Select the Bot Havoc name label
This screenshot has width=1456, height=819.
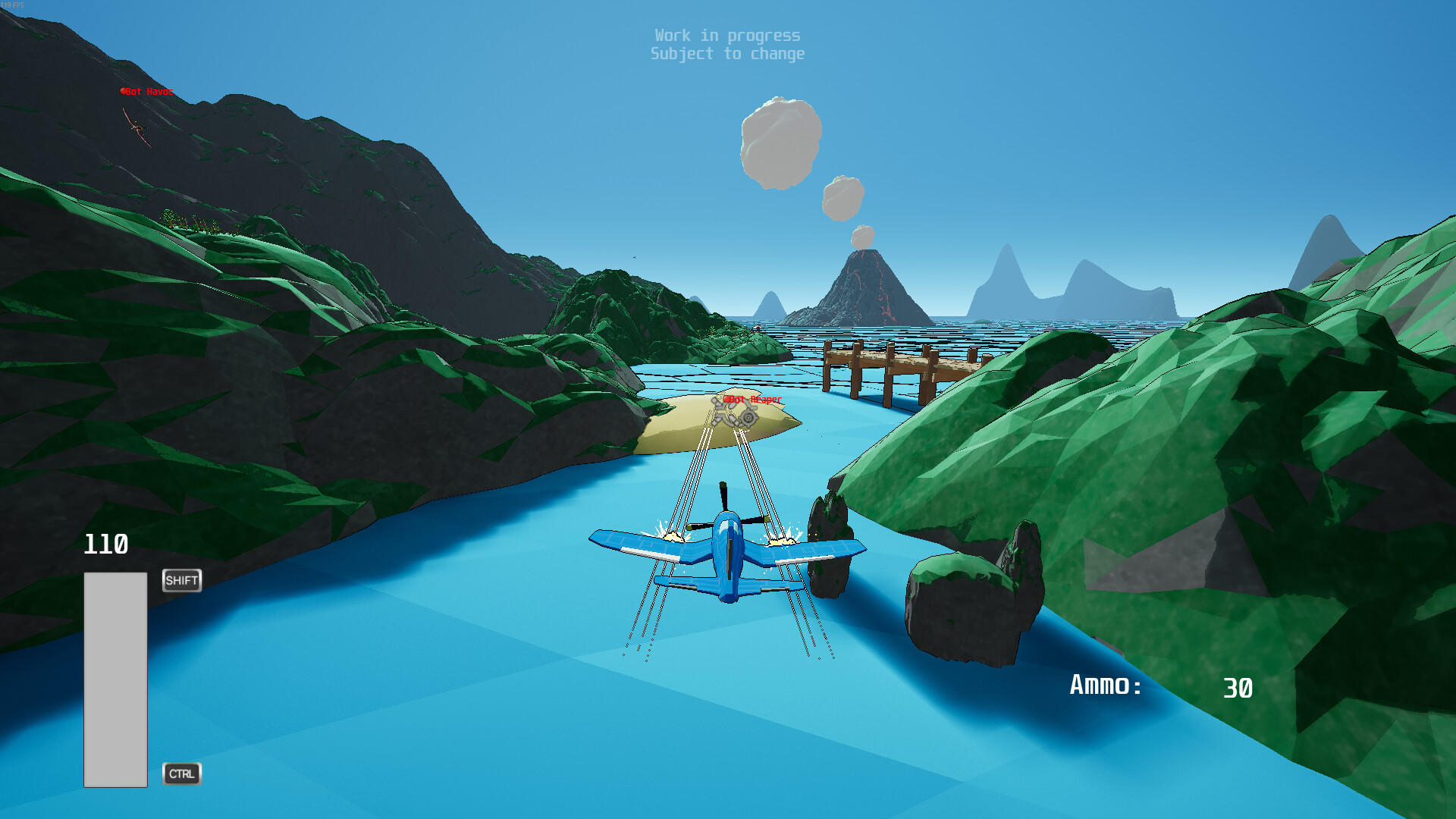tap(150, 92)
